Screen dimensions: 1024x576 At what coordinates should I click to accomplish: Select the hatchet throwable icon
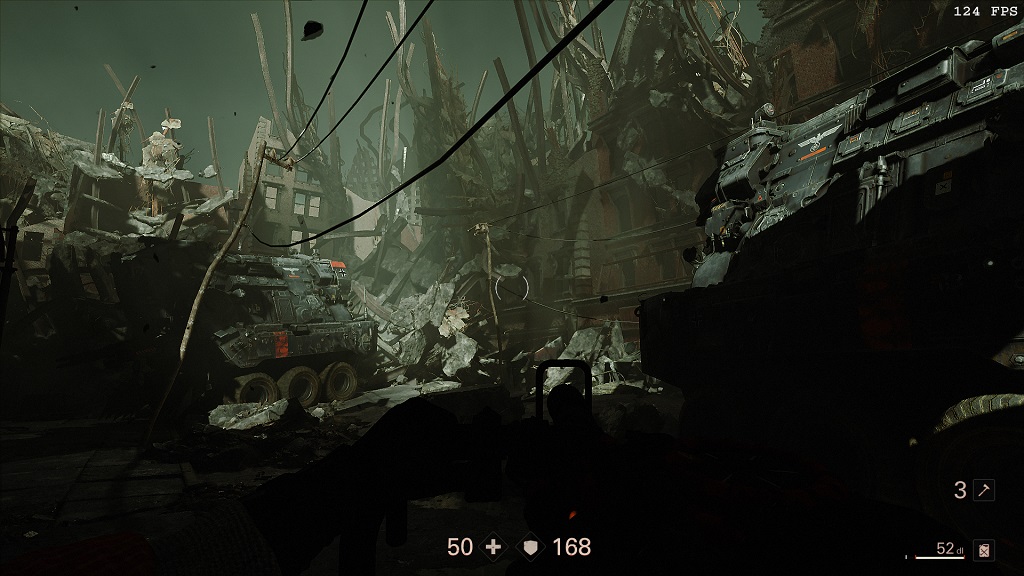[984, 490]
